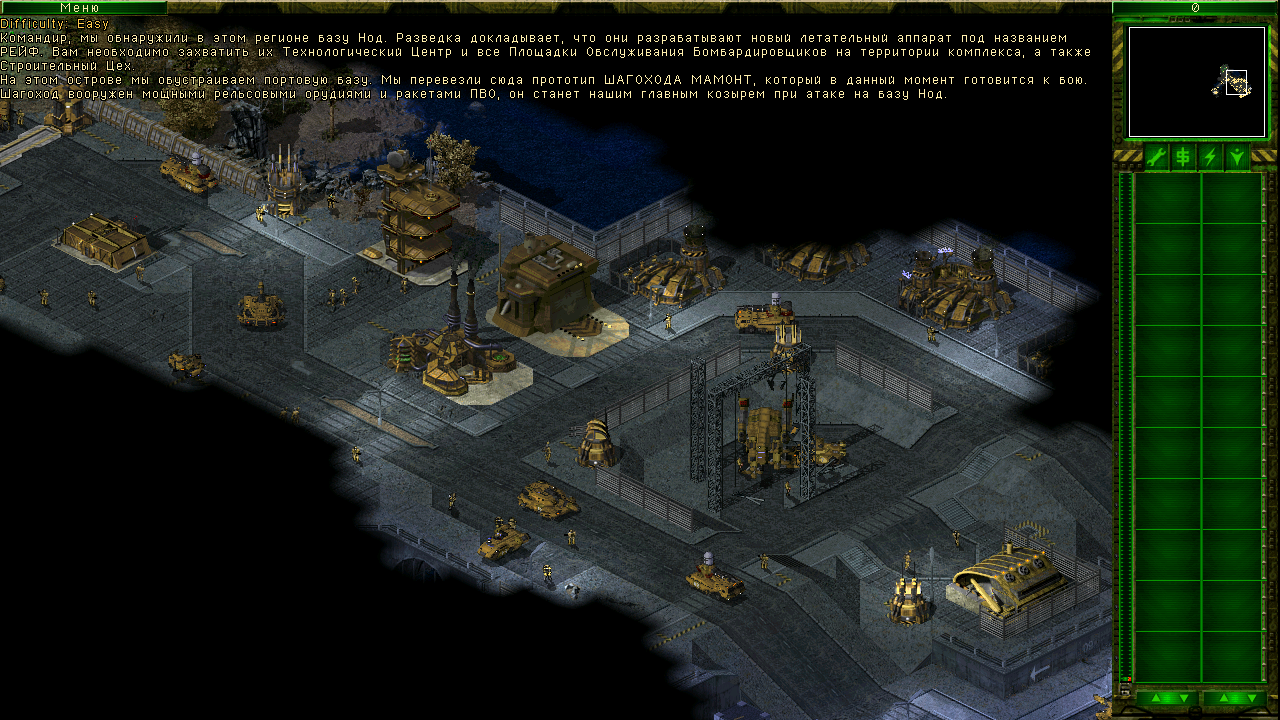The height and width of the screenshot is (720, 1280).
Task: Select the lightning bolt power toggle
Action: click(1210, 157)
